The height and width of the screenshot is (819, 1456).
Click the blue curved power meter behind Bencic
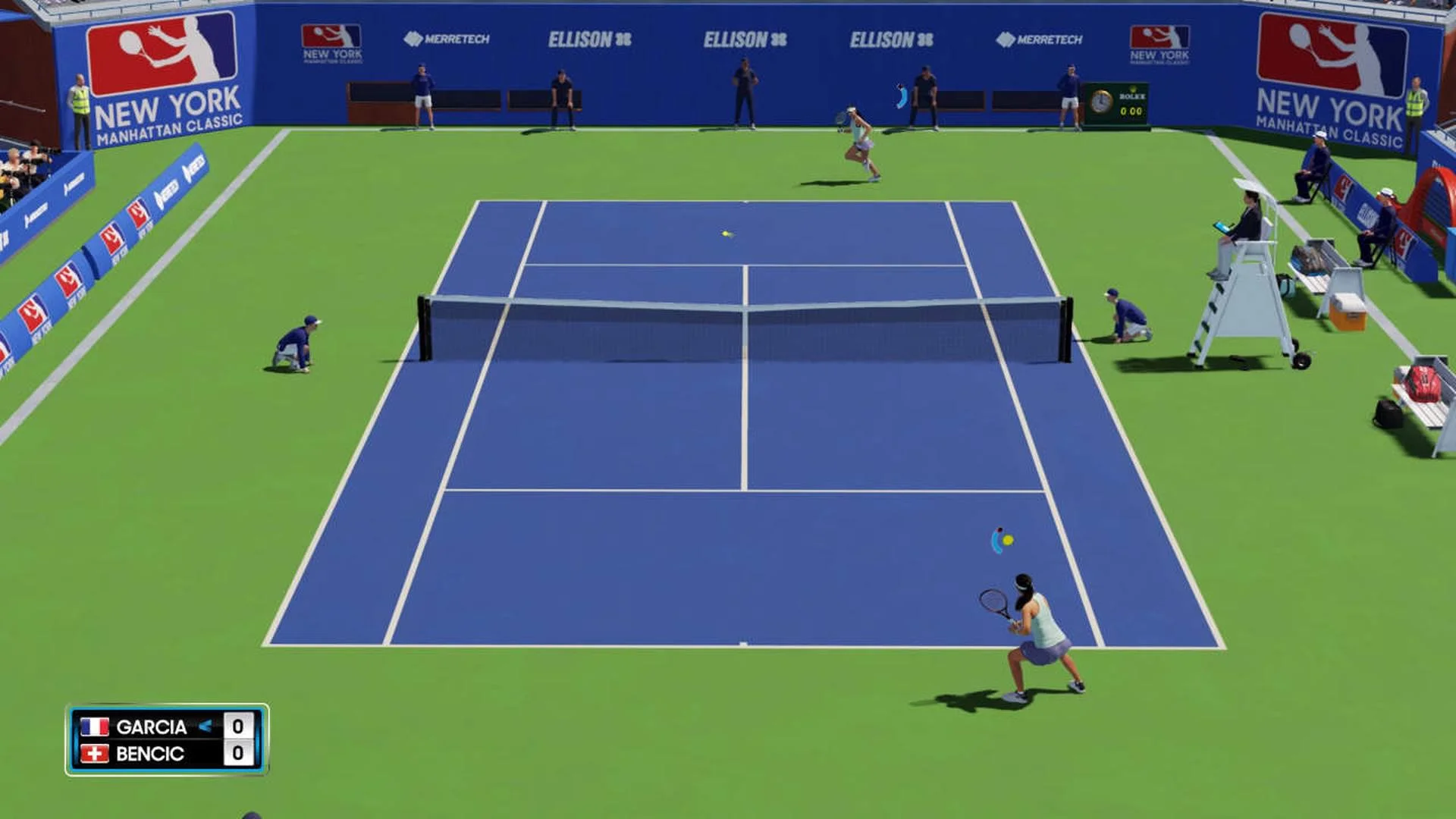[x=994, y=540]
